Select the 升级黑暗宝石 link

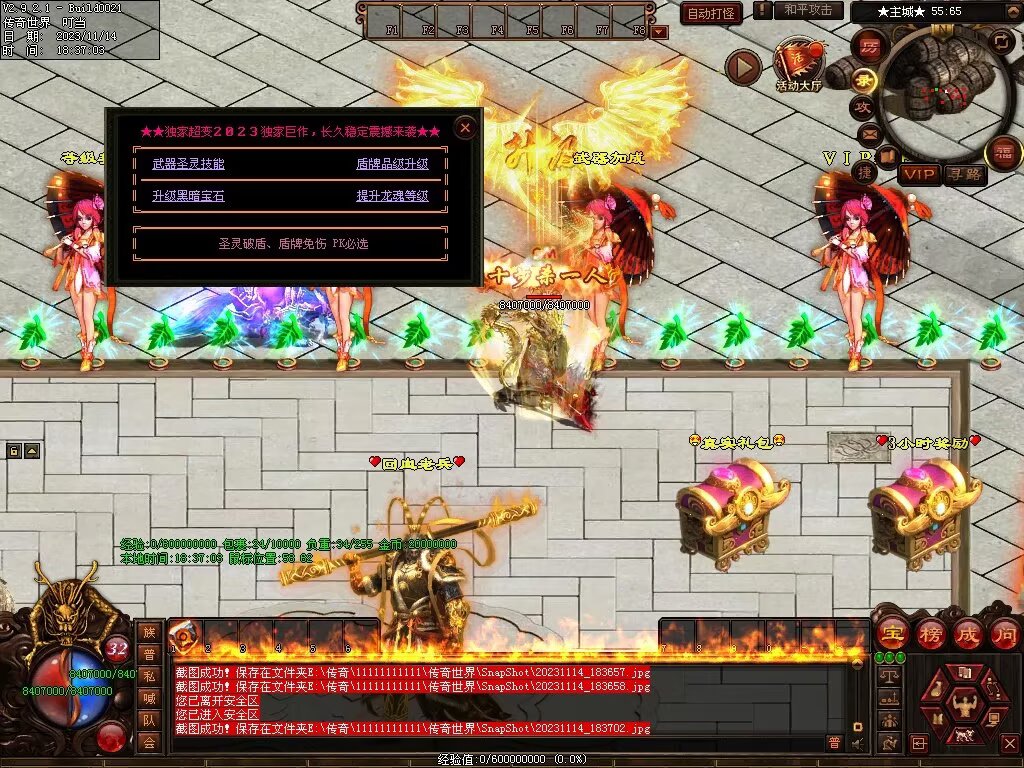(188, 196)
